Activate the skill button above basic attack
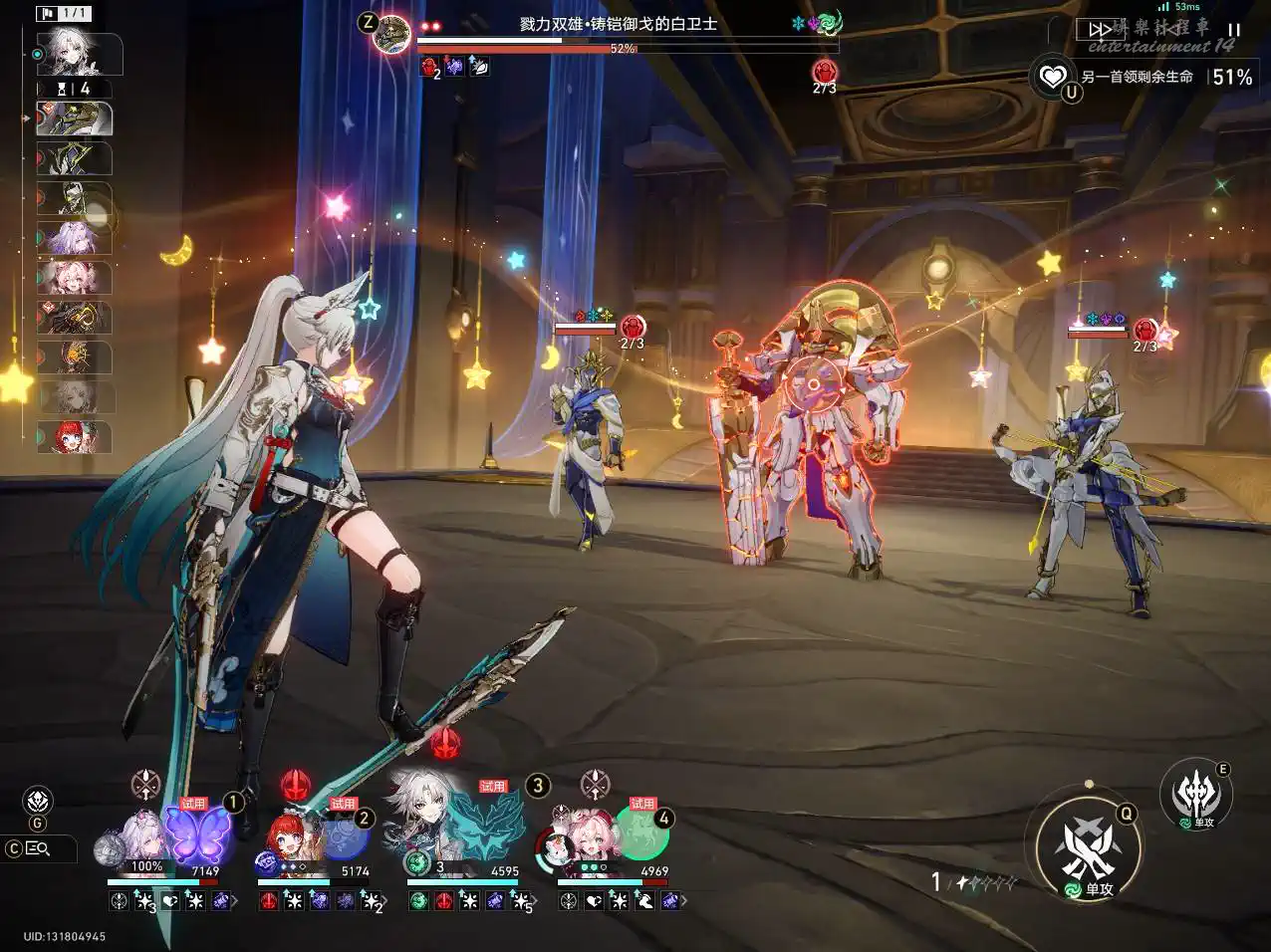 coord(1195,794)
